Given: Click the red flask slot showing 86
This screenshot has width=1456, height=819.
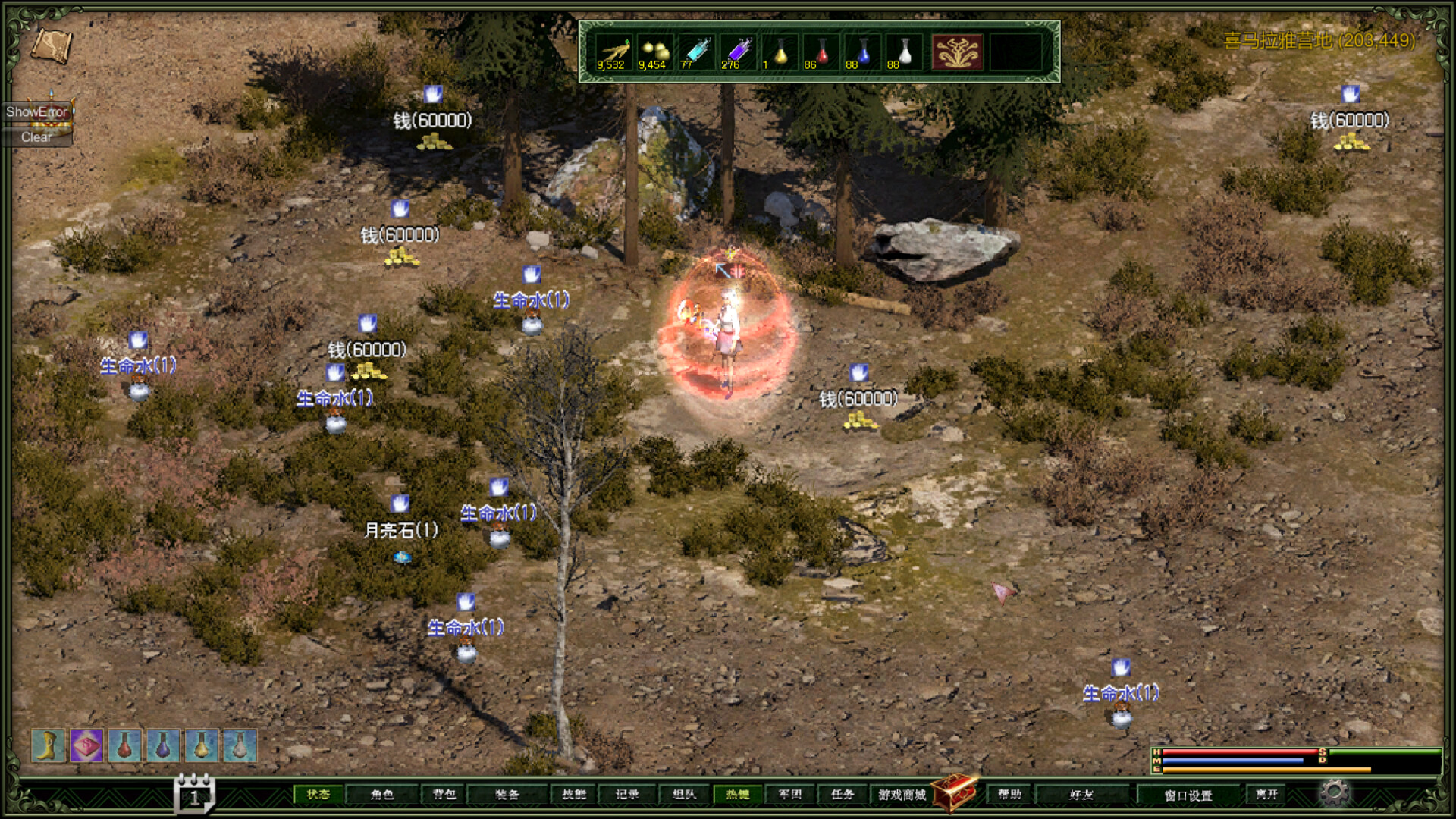Looking at the screenshot, I should [821, 52].
